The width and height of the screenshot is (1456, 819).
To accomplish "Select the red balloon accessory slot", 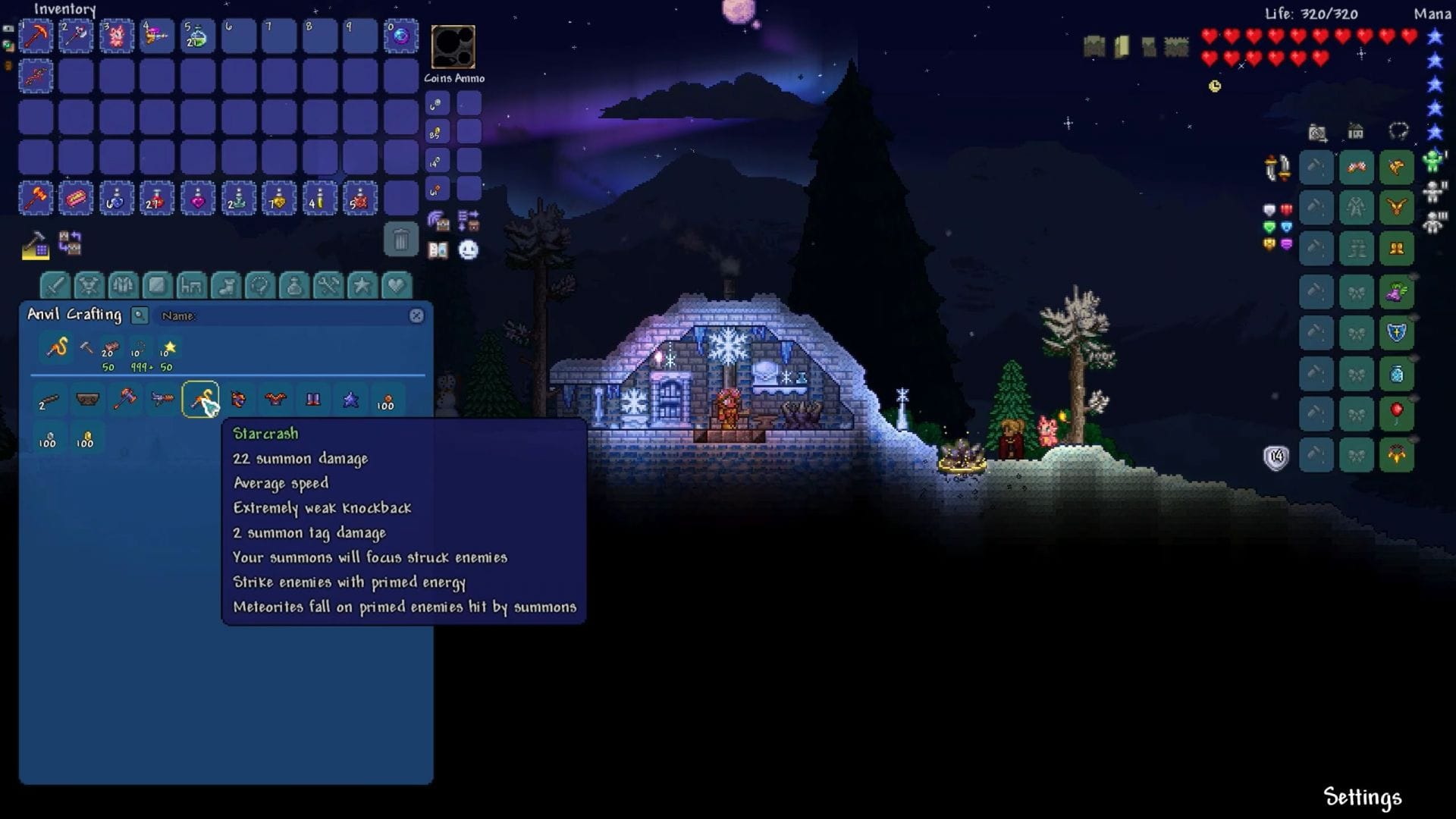I will [1397, 414].
